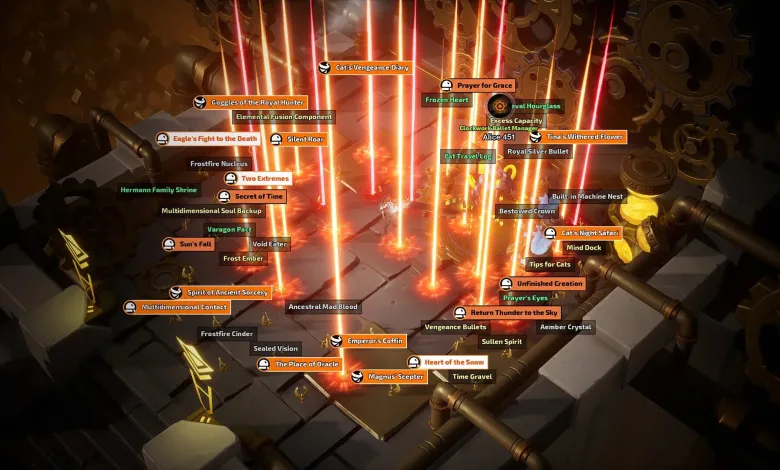Screen dimensions: 780x470
Task: Select the Sun's Fall loot label
Action: (195, 244)
